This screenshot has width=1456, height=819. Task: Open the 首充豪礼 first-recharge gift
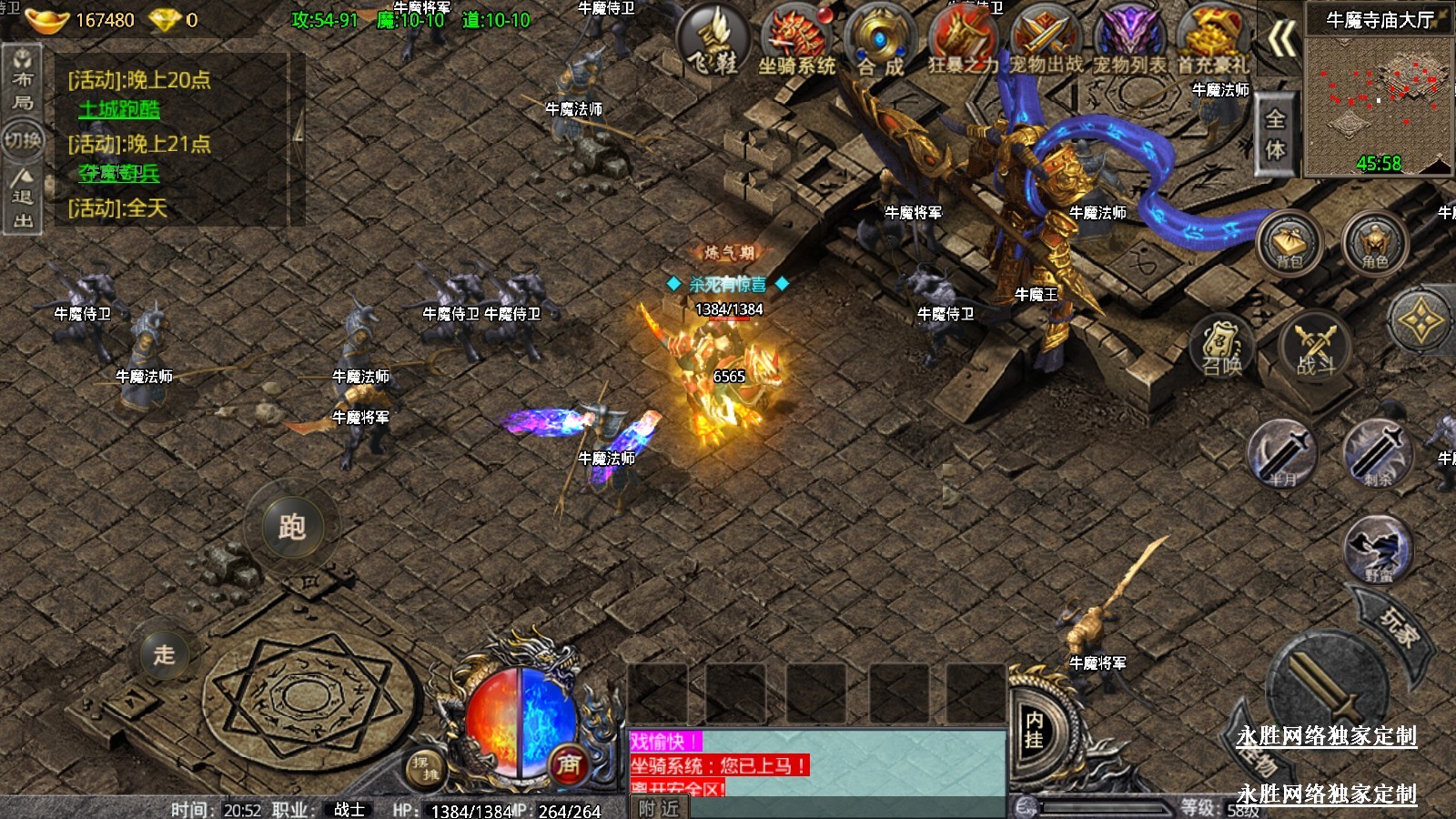pyautogui.click(x=1212, y=40)
